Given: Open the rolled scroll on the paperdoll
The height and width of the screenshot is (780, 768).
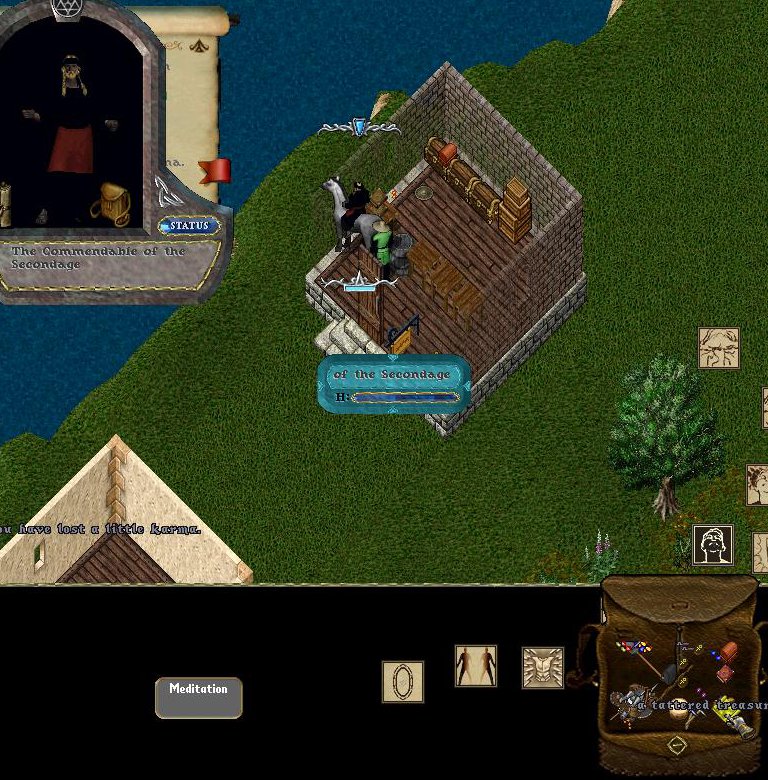Looking at the screenshot, I should click(6, 203).
